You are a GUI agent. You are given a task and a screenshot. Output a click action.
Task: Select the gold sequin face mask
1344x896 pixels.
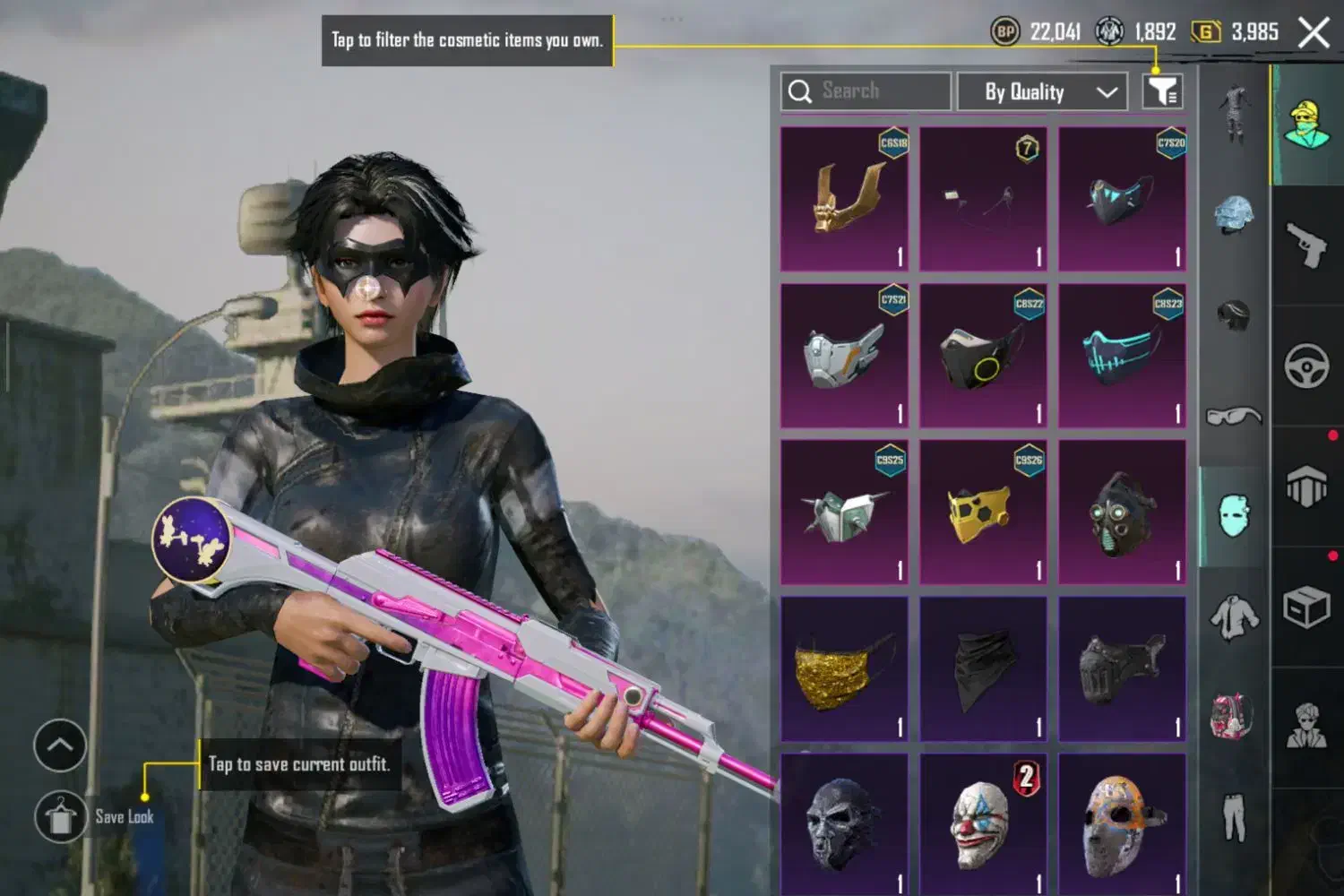click(x=844, y=669)
